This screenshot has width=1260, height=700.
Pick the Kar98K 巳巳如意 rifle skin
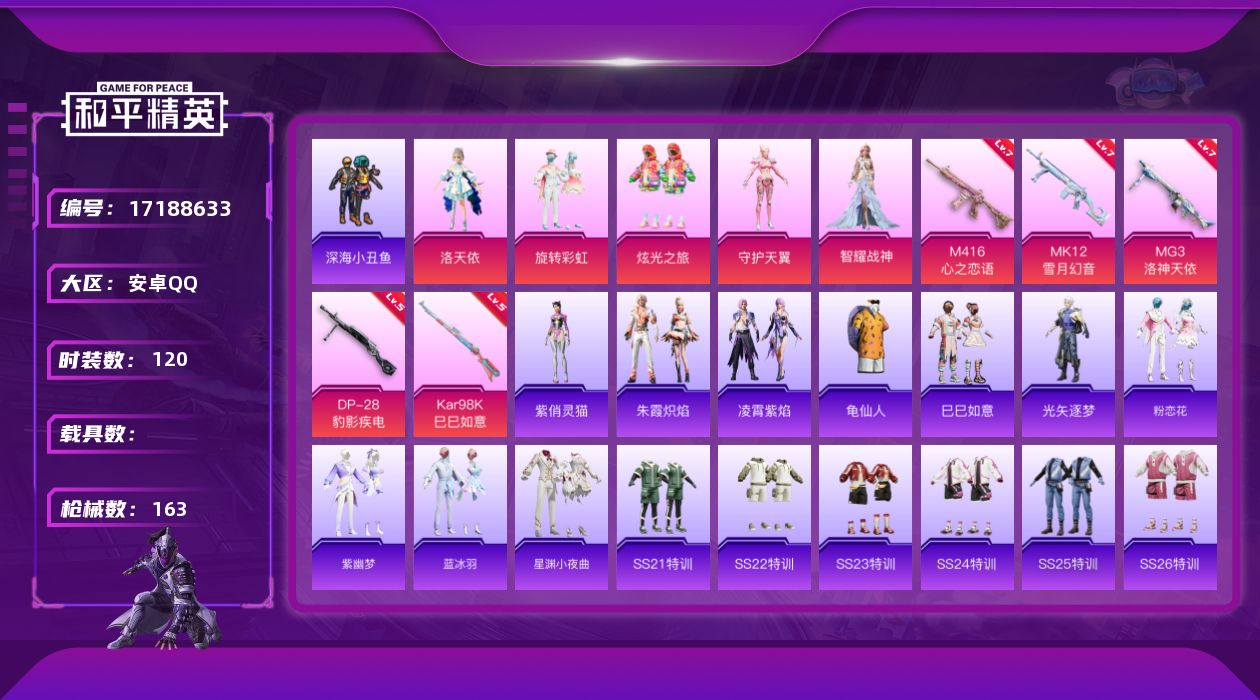(460, 364)
